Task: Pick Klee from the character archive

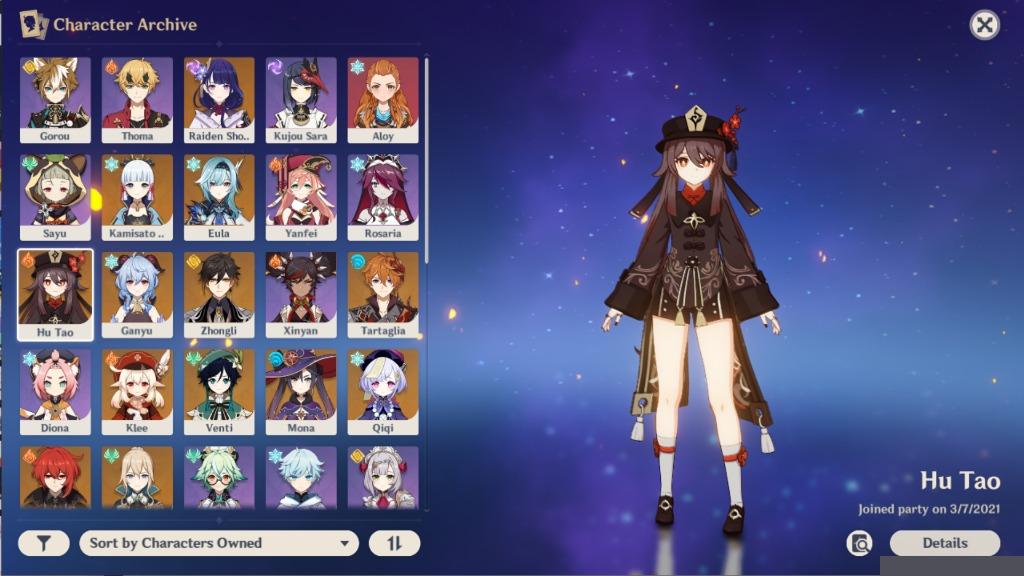Action: coord(137,391)
